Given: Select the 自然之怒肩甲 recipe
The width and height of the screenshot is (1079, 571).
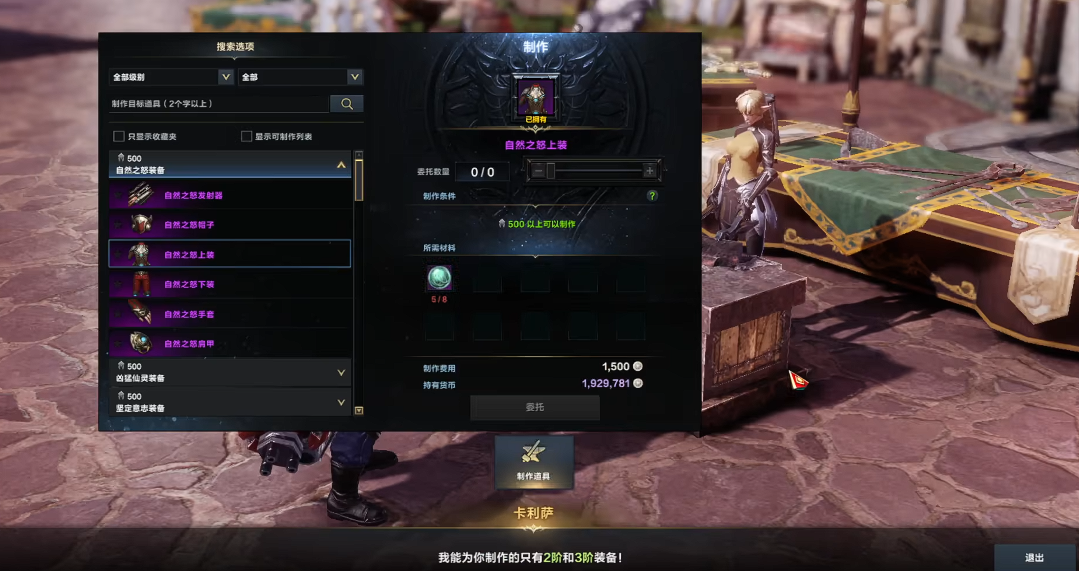Looking at the screenshot, I should [229, 342].
